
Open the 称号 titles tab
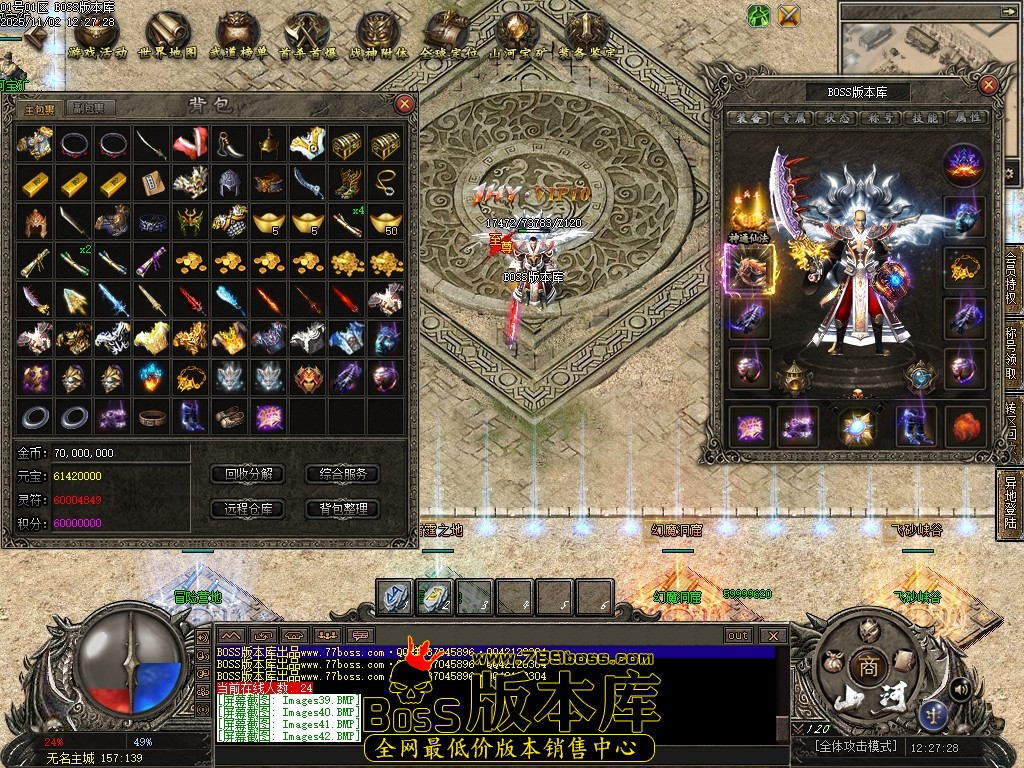click(881, 118)
